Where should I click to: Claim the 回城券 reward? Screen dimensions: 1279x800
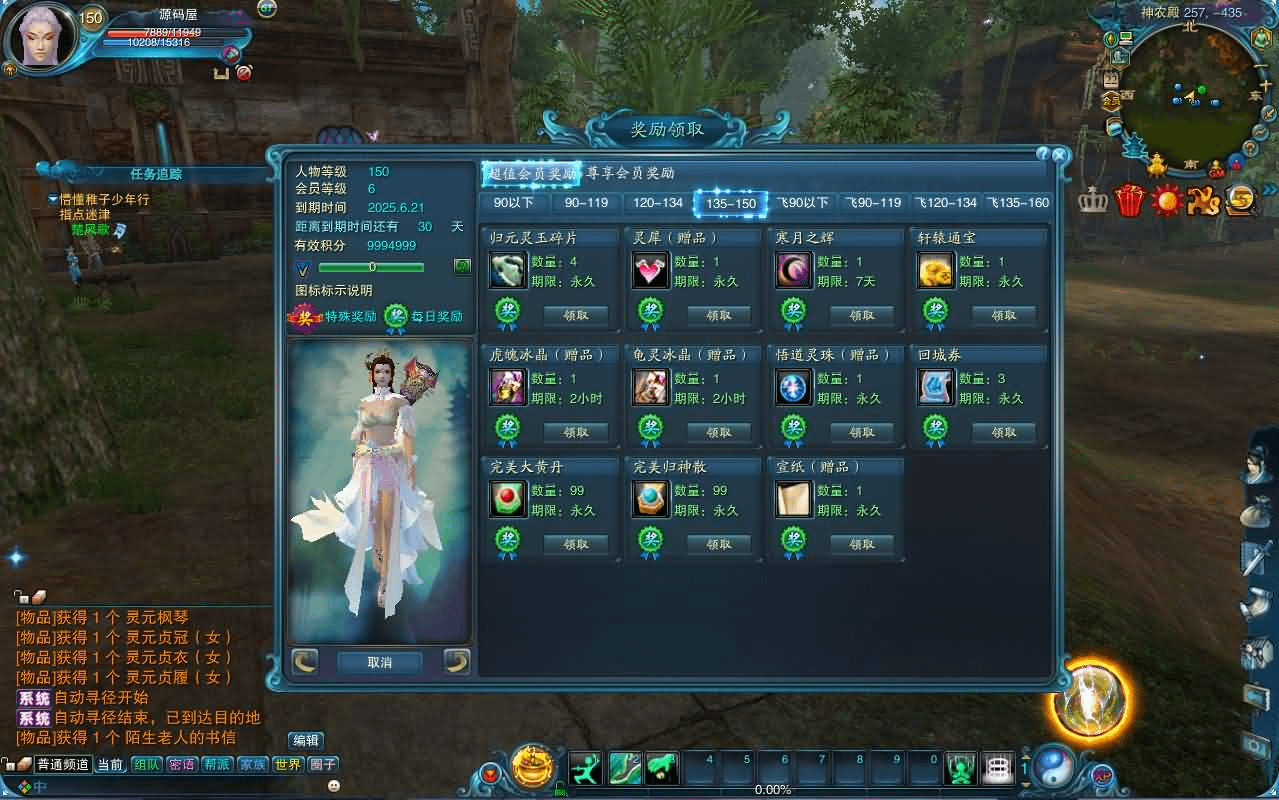point(1004,432)
